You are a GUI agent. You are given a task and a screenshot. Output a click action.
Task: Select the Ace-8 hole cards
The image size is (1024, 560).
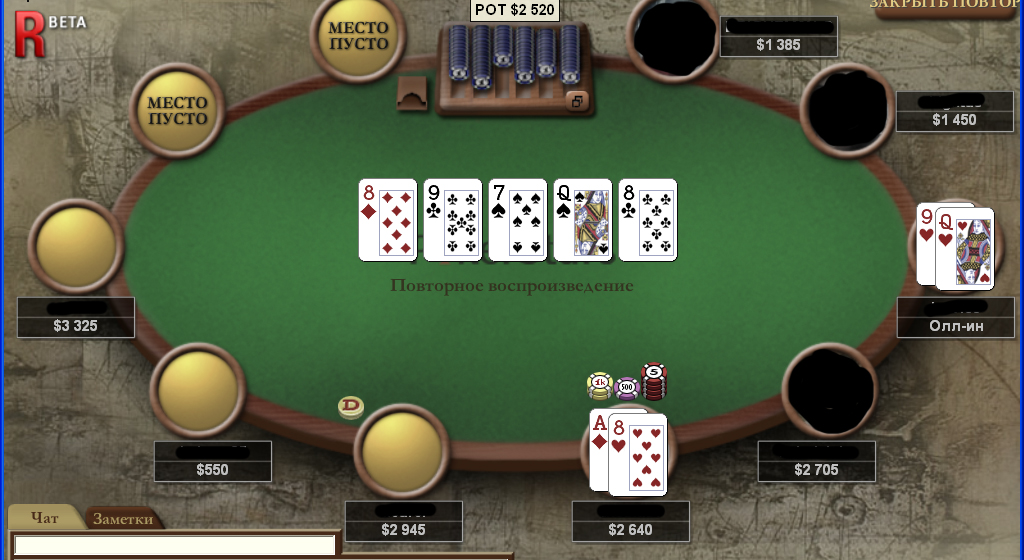click(x=627, y=450)
